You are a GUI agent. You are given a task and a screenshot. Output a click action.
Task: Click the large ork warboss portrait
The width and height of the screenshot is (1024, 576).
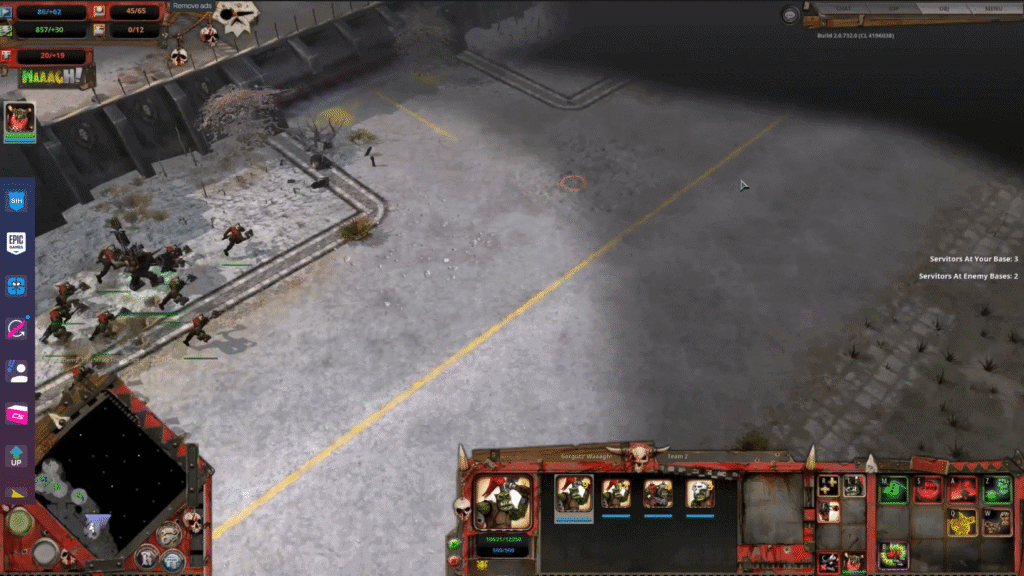503,501
